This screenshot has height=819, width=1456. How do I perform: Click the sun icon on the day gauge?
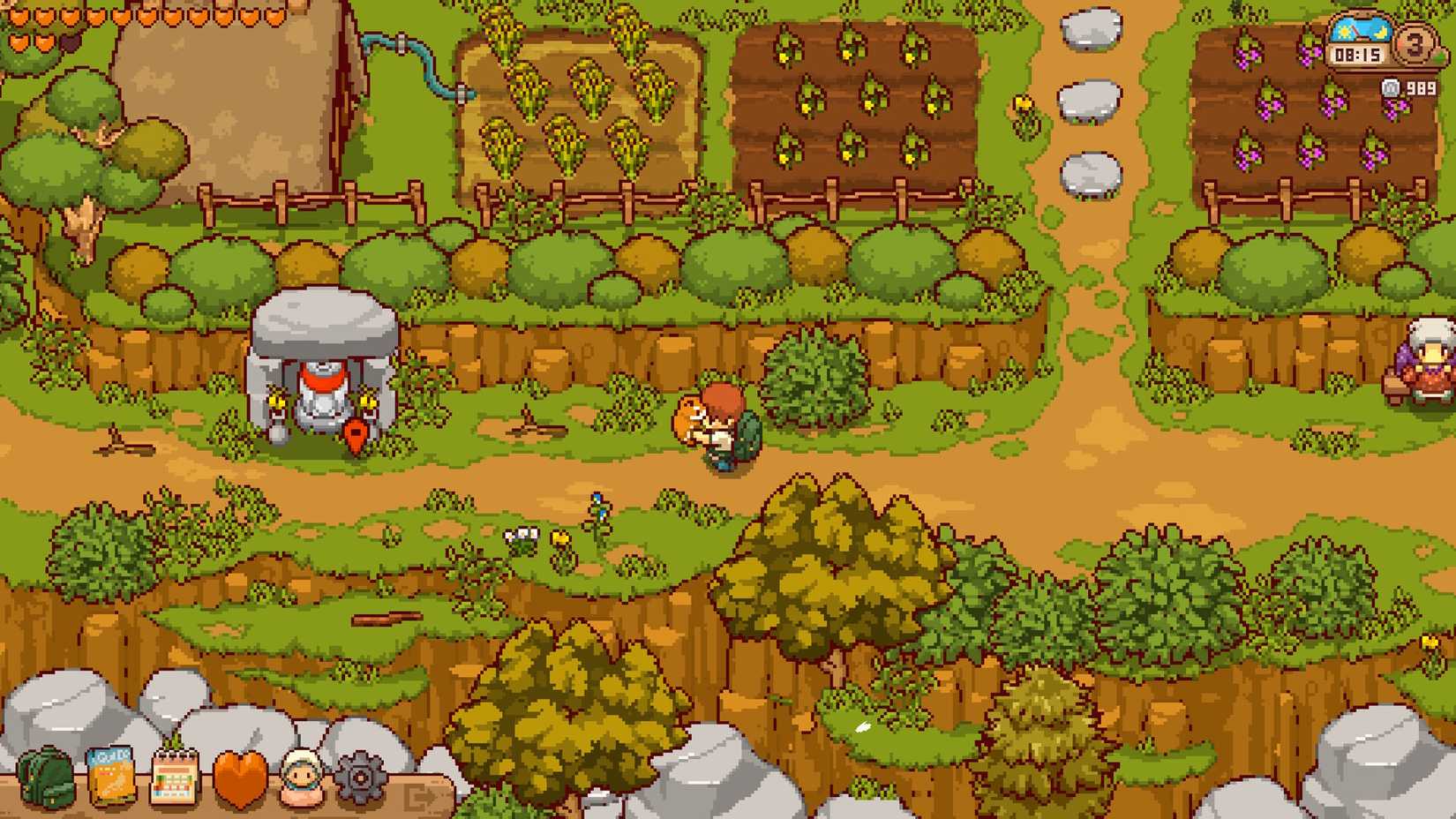pyautogui.click(x=1344, y=31)
